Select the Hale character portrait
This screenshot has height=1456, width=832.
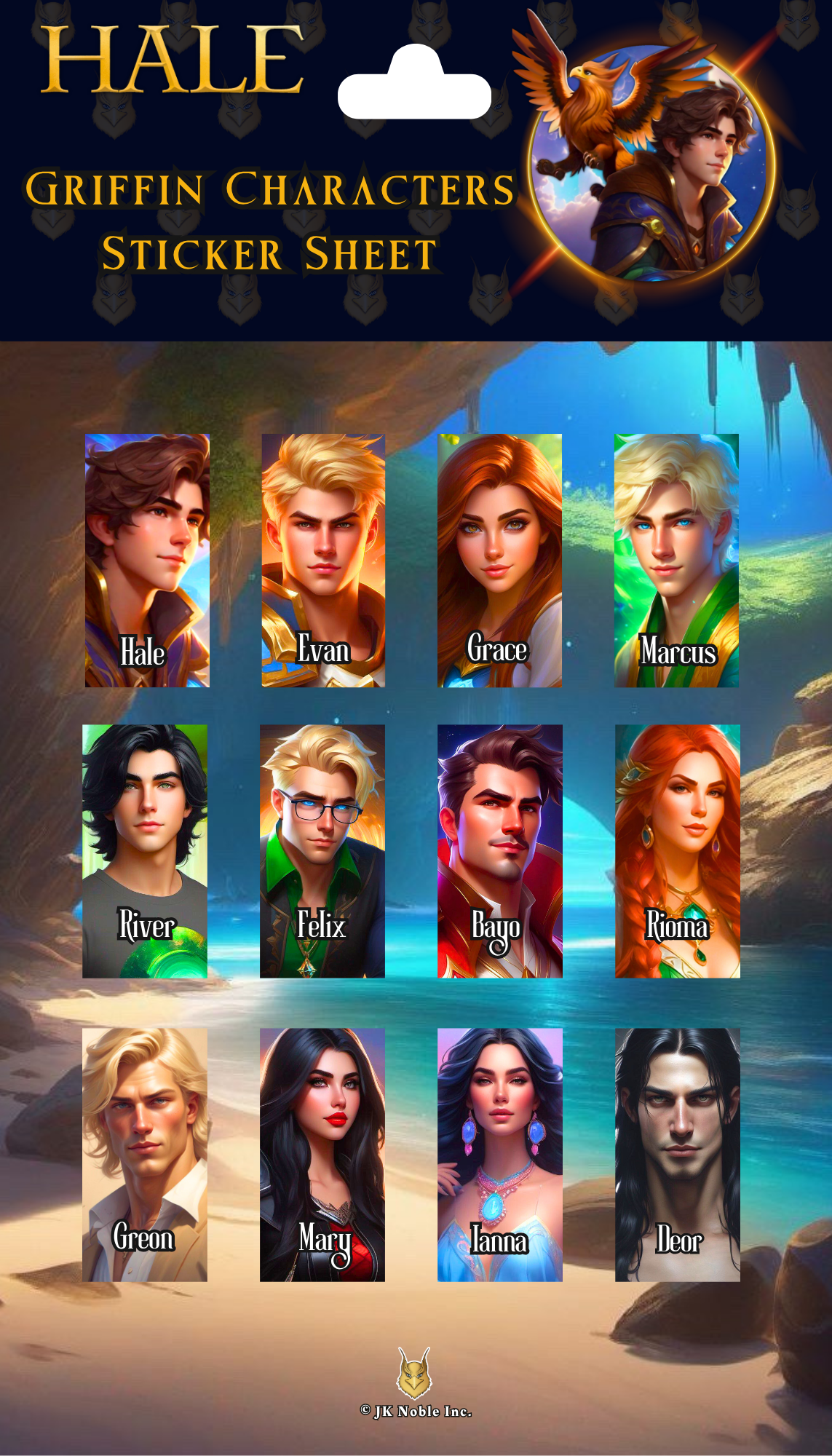coord(147,560)
